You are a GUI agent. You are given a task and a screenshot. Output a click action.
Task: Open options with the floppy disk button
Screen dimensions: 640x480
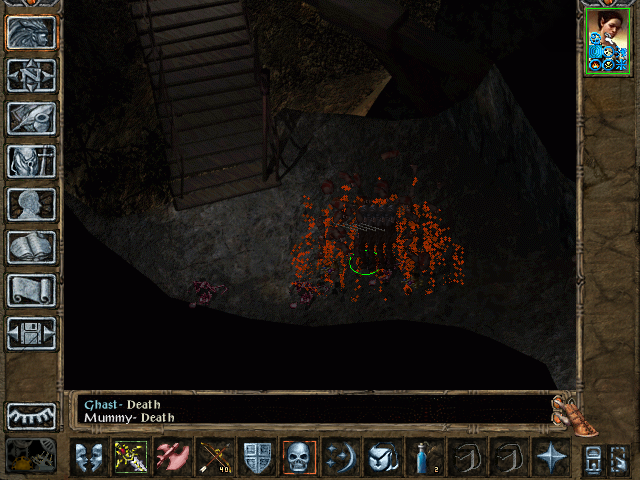pos(31,333)
